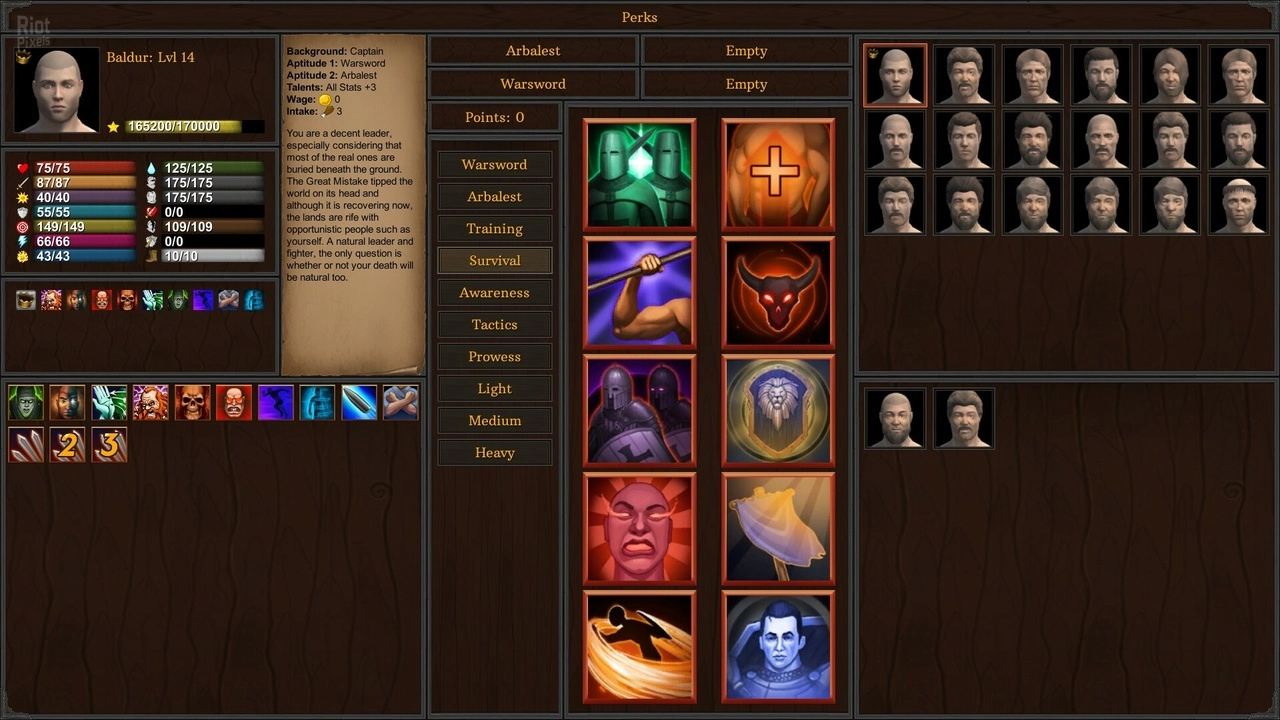Select the lion shield emblem perk
Image resolution: width=1280 pixels, height=720 pixels.
coord(778,411)
